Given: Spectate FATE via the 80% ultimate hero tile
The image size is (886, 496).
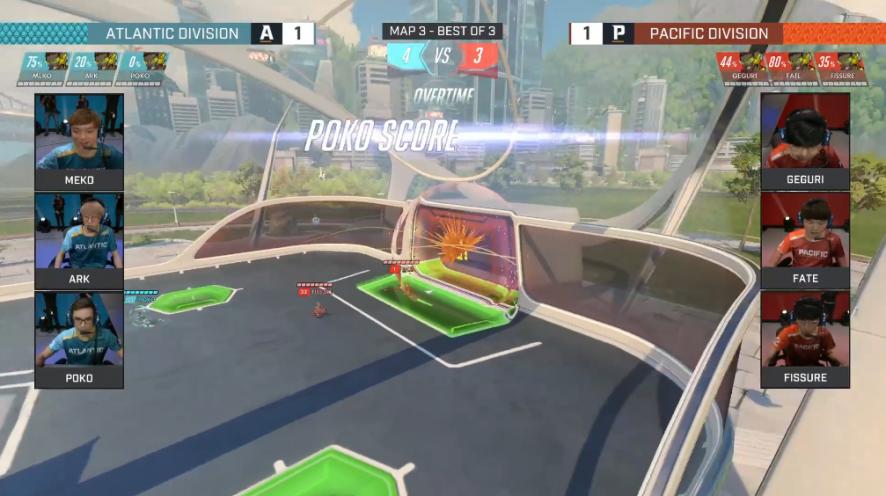Looking at the screenshot, I should 791,66.
